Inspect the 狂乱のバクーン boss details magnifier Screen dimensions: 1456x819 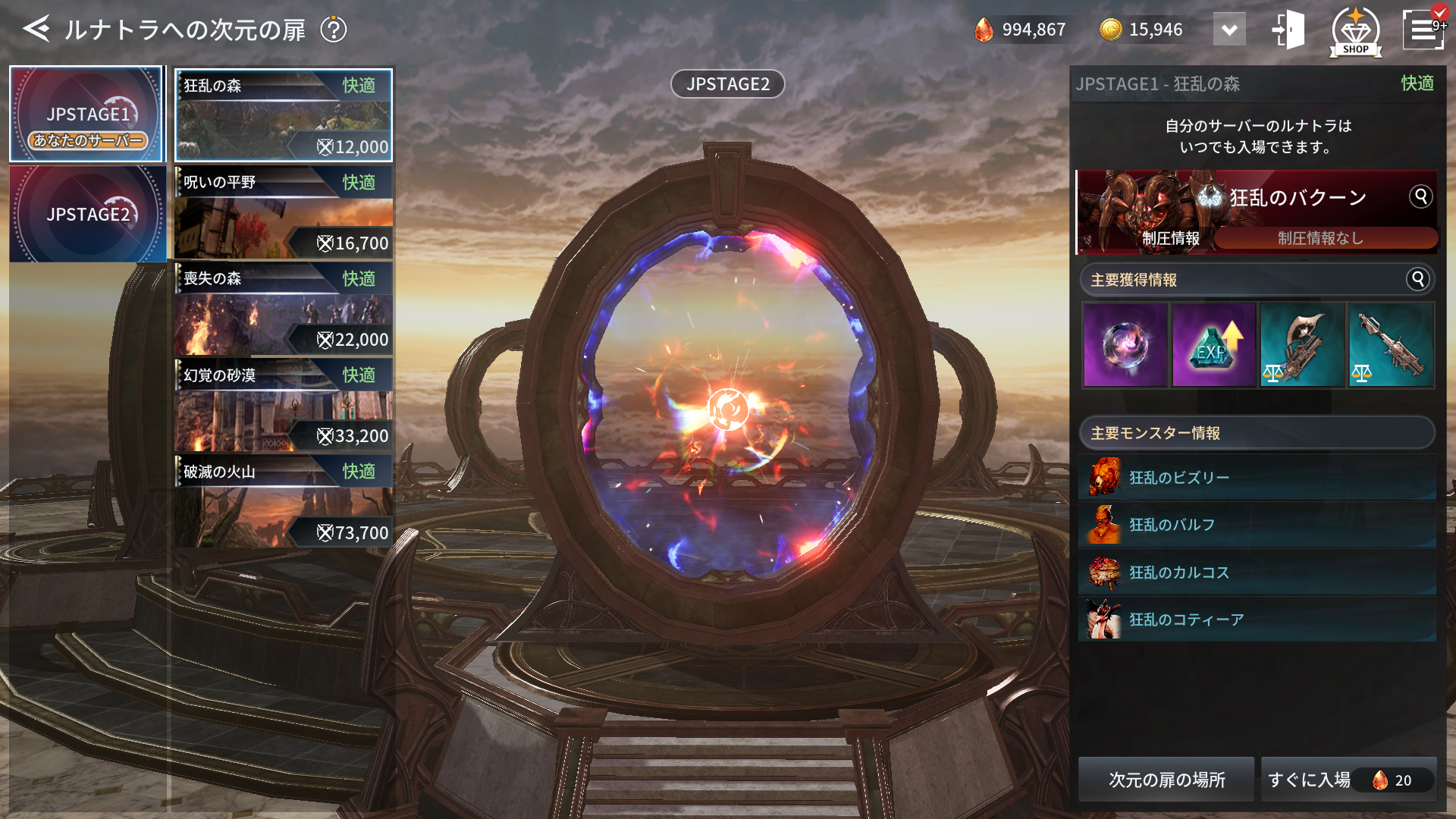(x=1420, y=196)
